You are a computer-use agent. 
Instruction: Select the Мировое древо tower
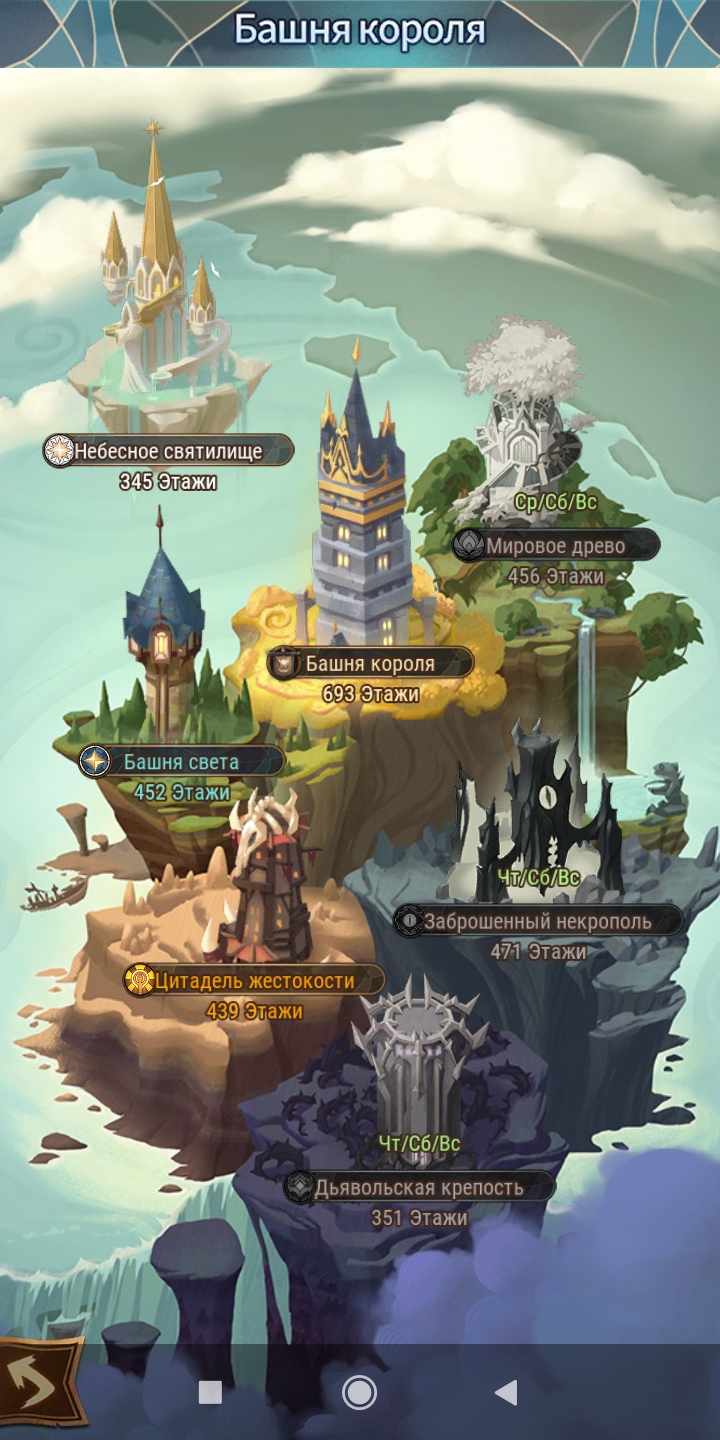[x=555, y=546]
